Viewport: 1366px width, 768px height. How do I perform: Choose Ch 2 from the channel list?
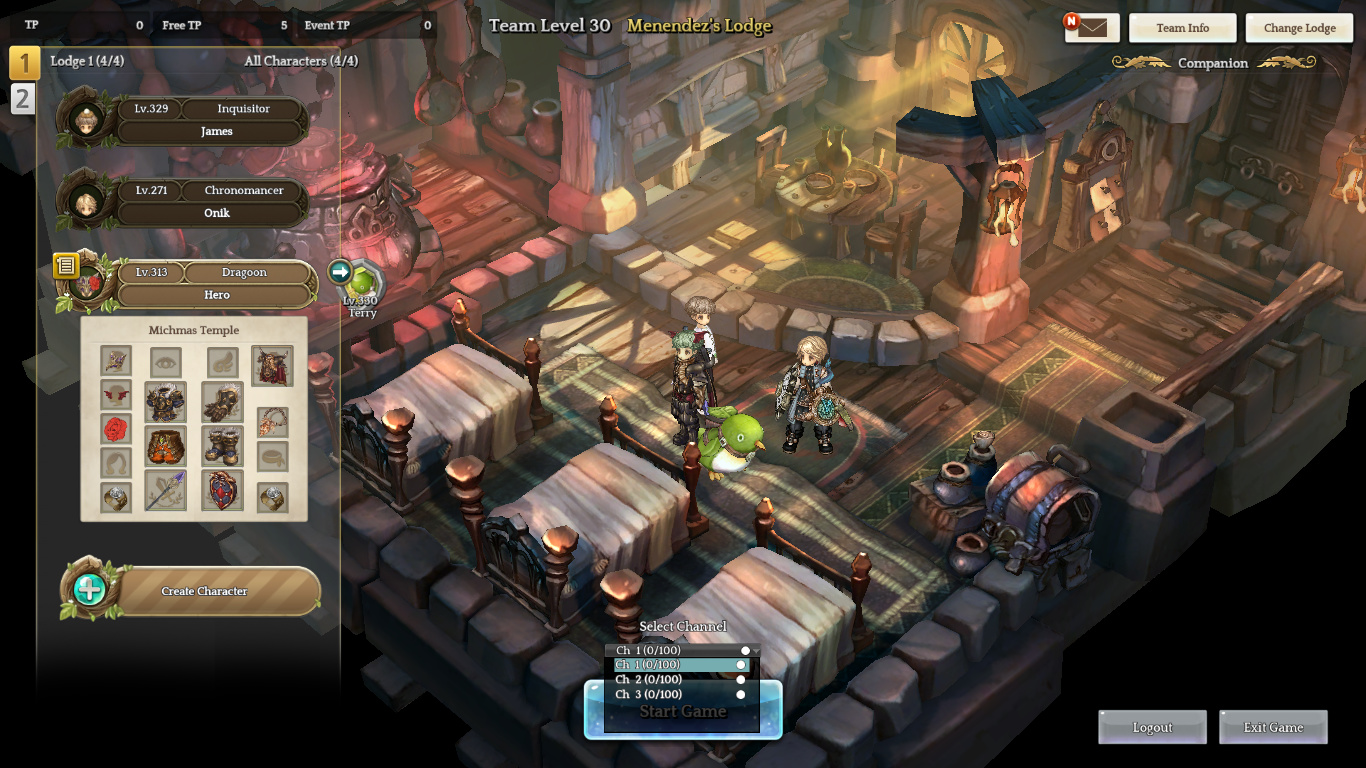(x=682, y=680)
